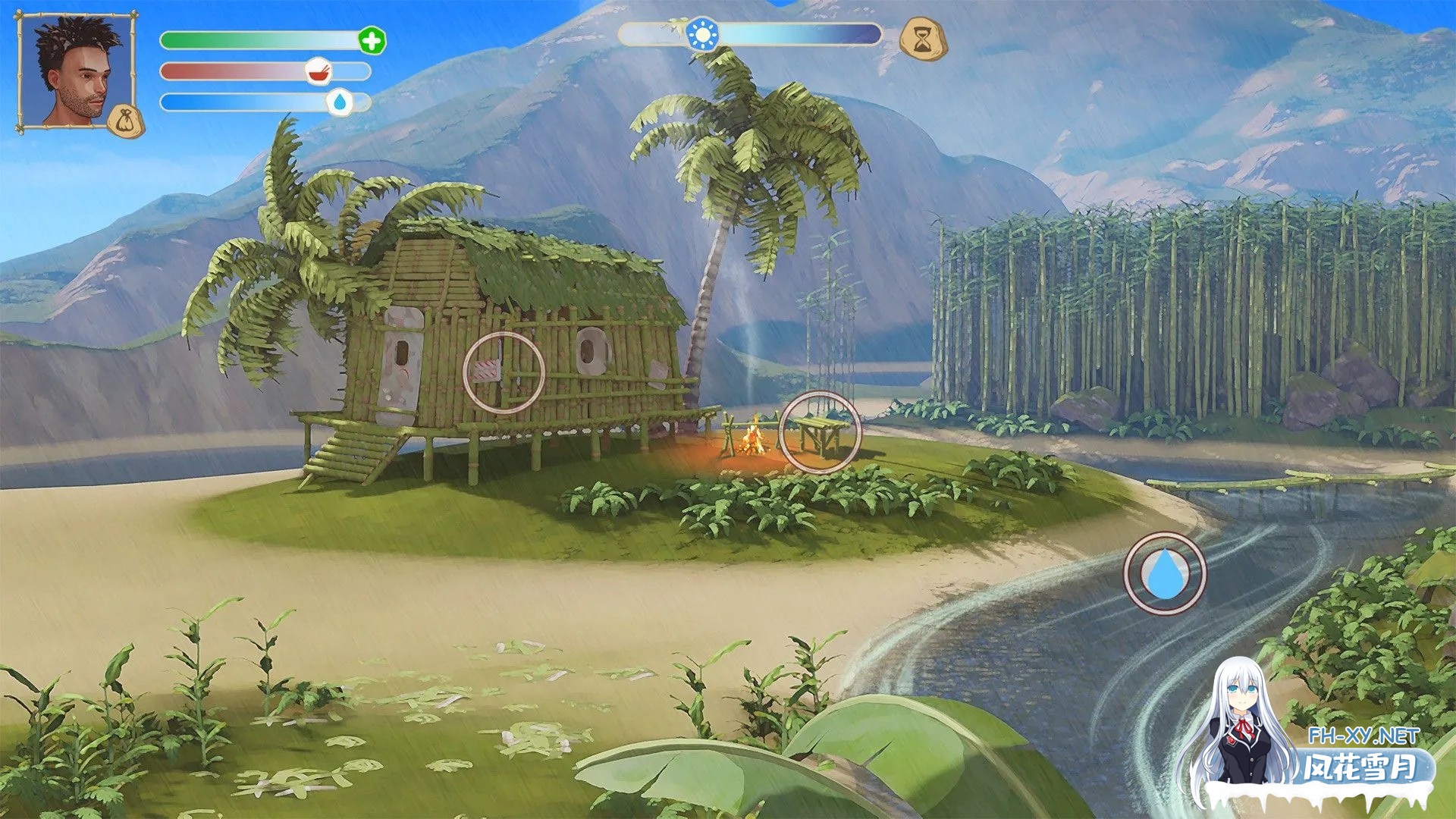This screenshot has height=819, width=1456.
Task: Select the water drop thirst icon
Action: click(x=340, y=102)
